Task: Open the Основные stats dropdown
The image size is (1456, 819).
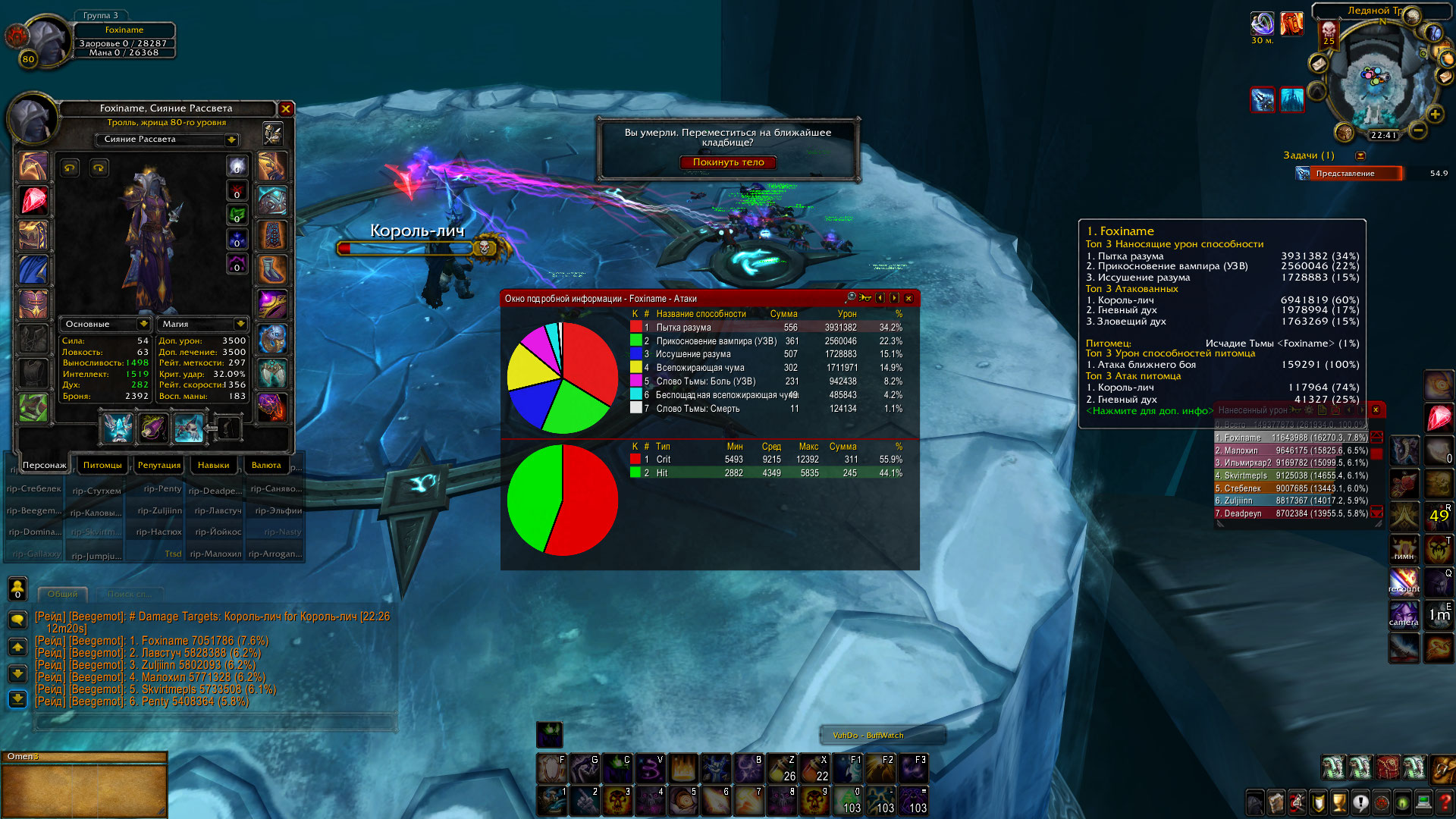Action: (143, 324)
